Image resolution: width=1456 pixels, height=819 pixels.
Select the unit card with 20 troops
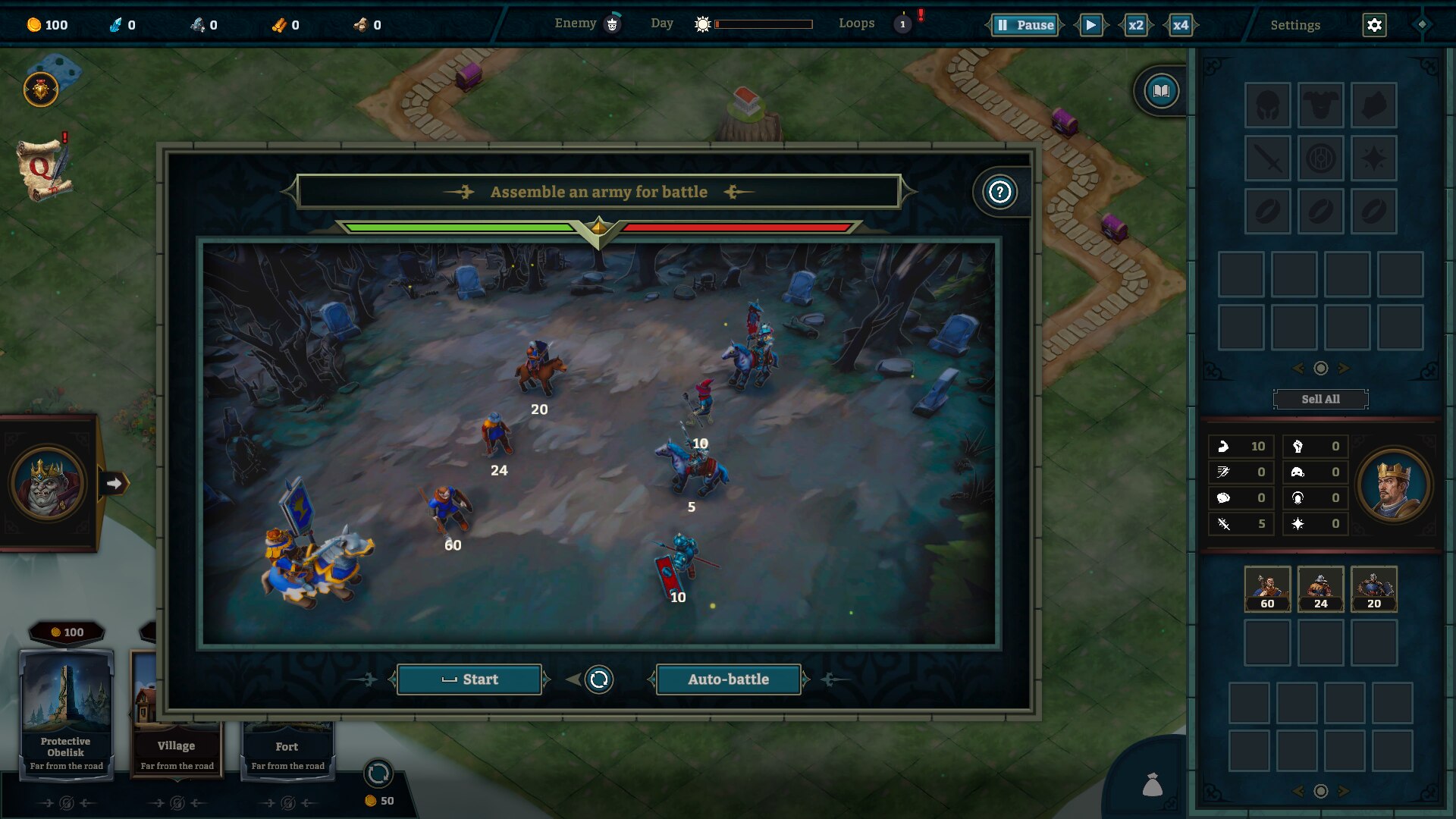[x=1373, y=588]
